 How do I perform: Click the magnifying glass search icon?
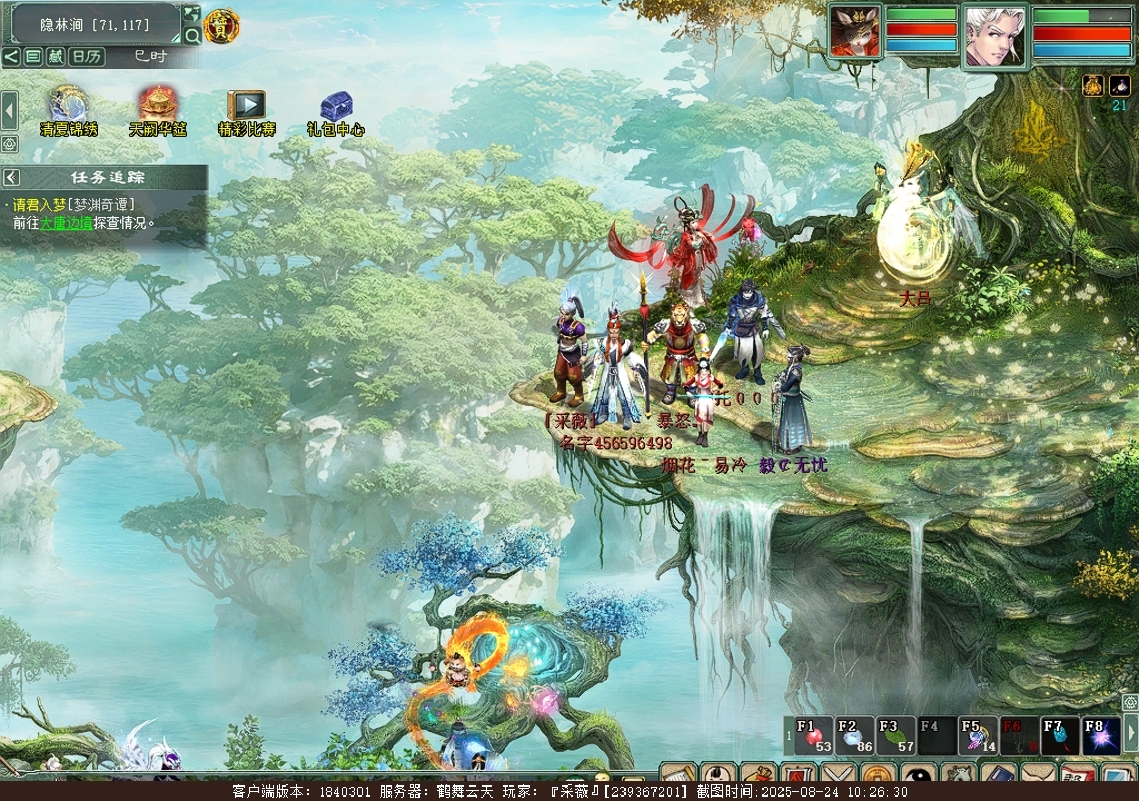[x=192, y=36]
